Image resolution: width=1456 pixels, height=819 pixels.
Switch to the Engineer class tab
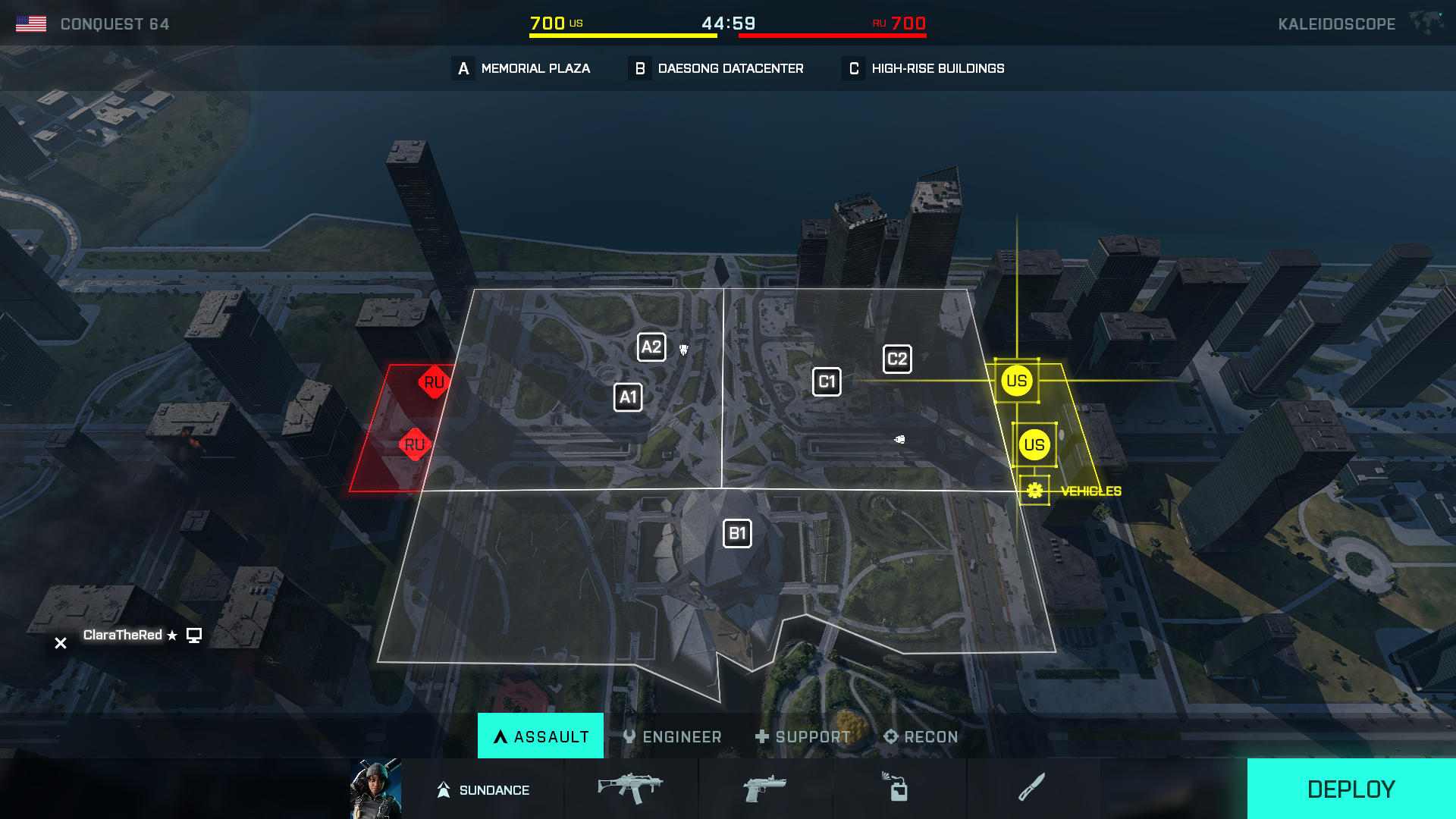coord(672,736)
